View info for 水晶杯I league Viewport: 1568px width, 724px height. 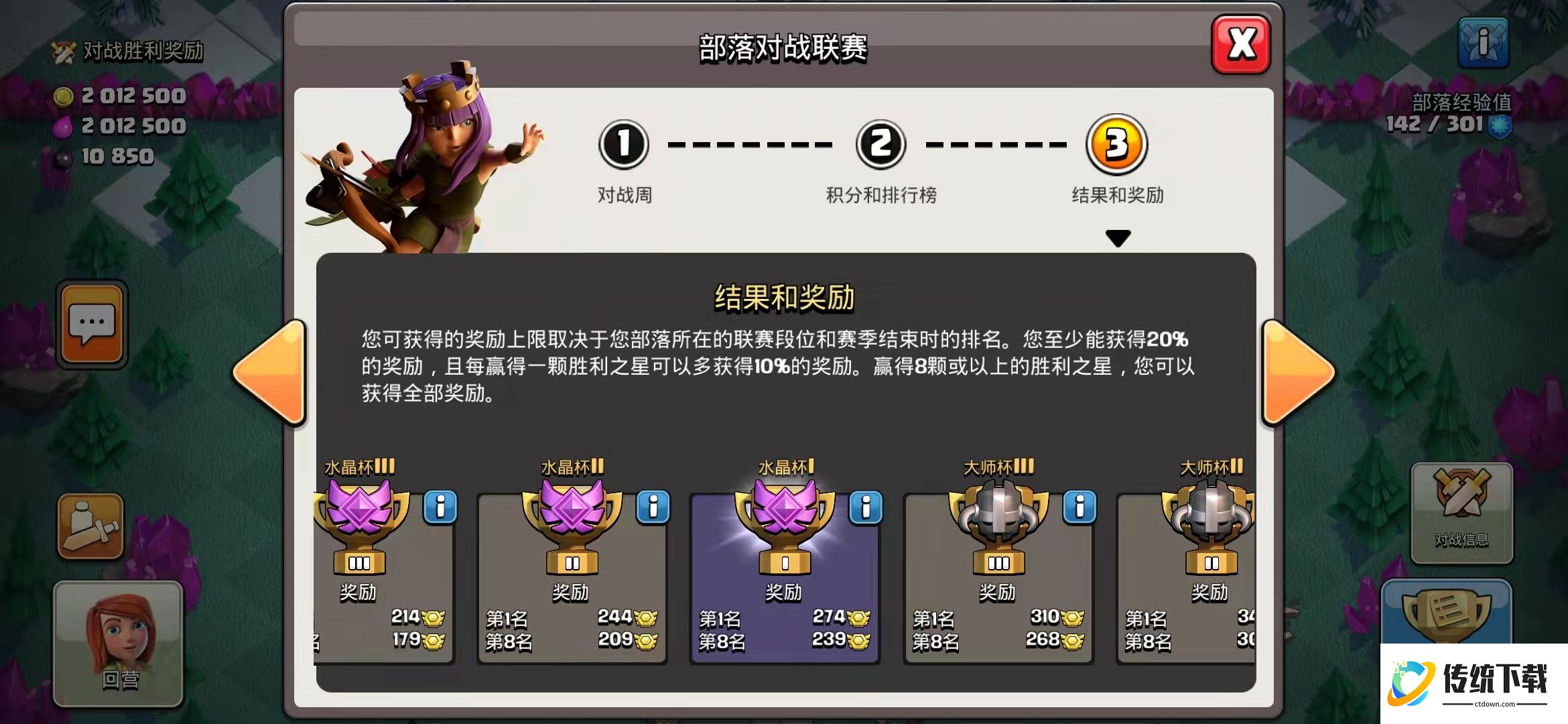(866, 507)
